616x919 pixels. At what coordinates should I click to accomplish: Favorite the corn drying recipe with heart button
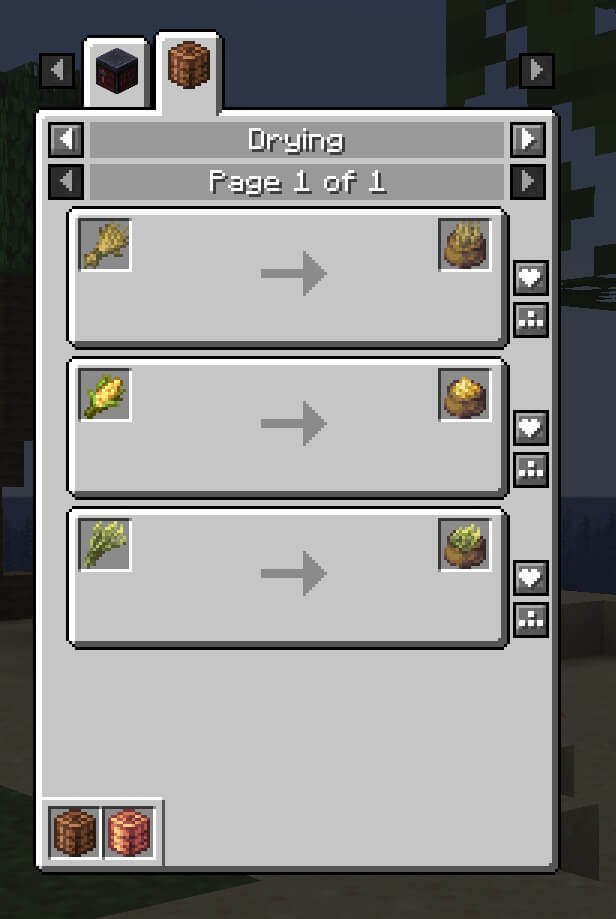click(530, 428)
